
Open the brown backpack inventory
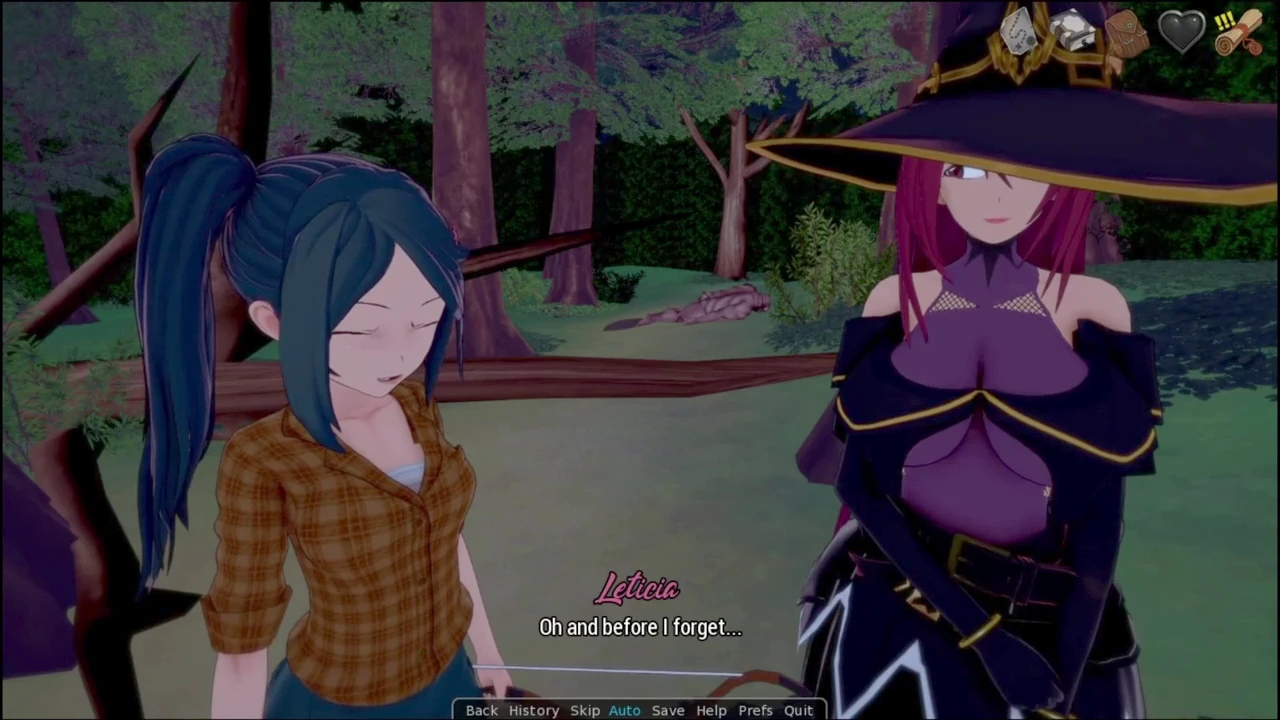[1127, 33]
